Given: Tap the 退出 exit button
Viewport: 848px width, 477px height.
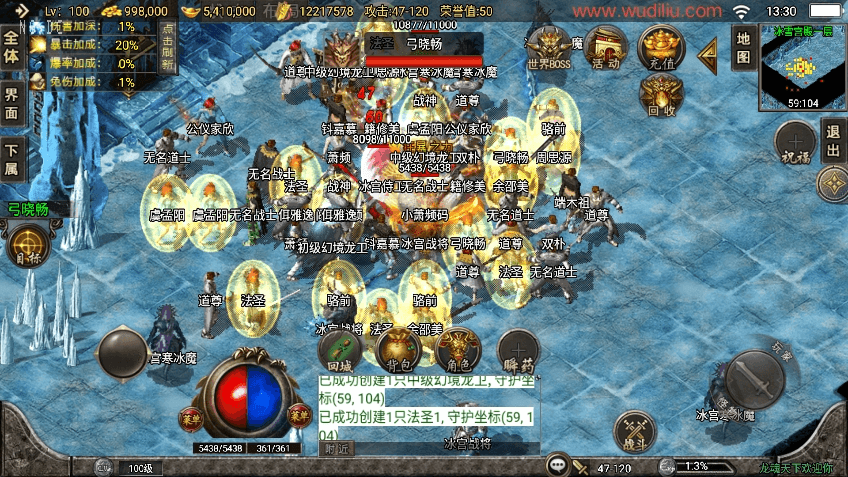Looking at the screenshot, I should tap(833, 141).
